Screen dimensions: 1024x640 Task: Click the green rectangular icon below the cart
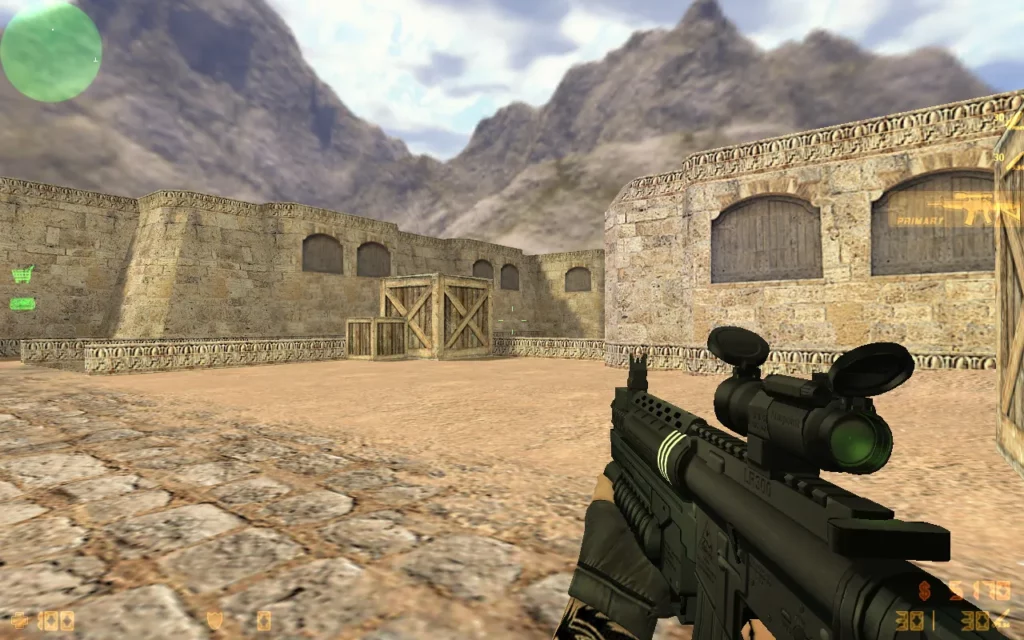tap(22, 303)
